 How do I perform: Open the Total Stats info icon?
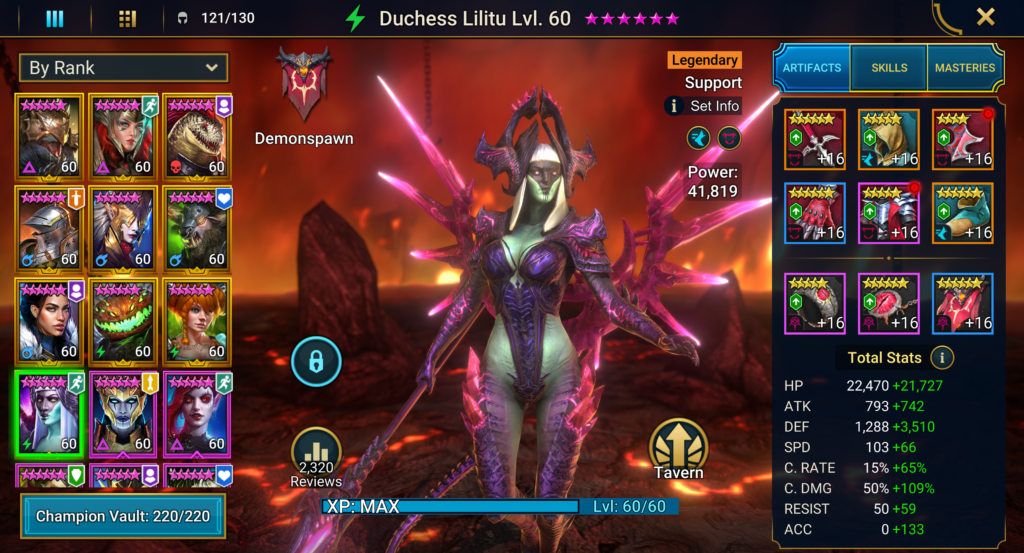(x=941, y=357)
